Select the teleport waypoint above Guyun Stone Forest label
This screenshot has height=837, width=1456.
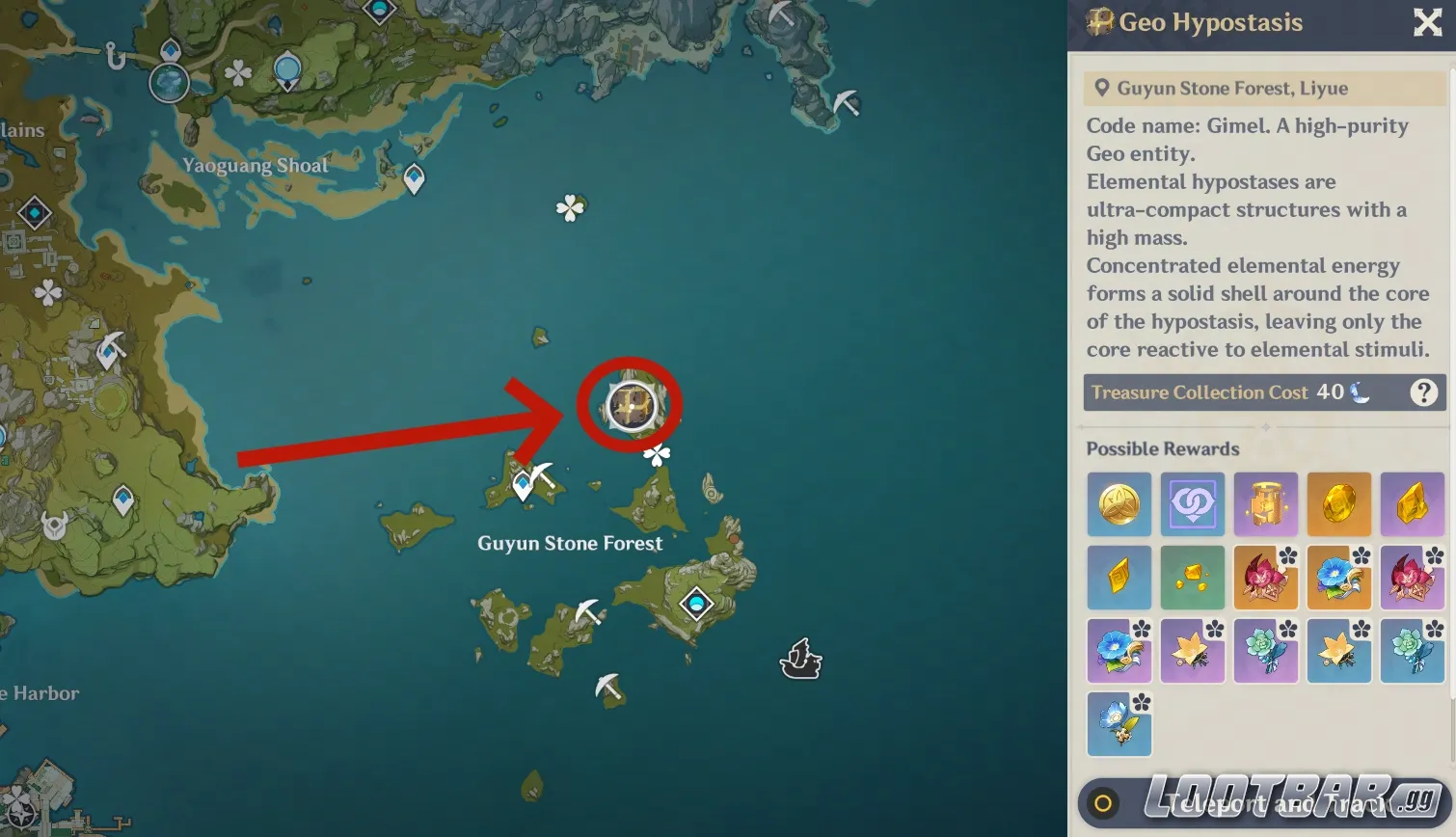[x=523, y=484]
